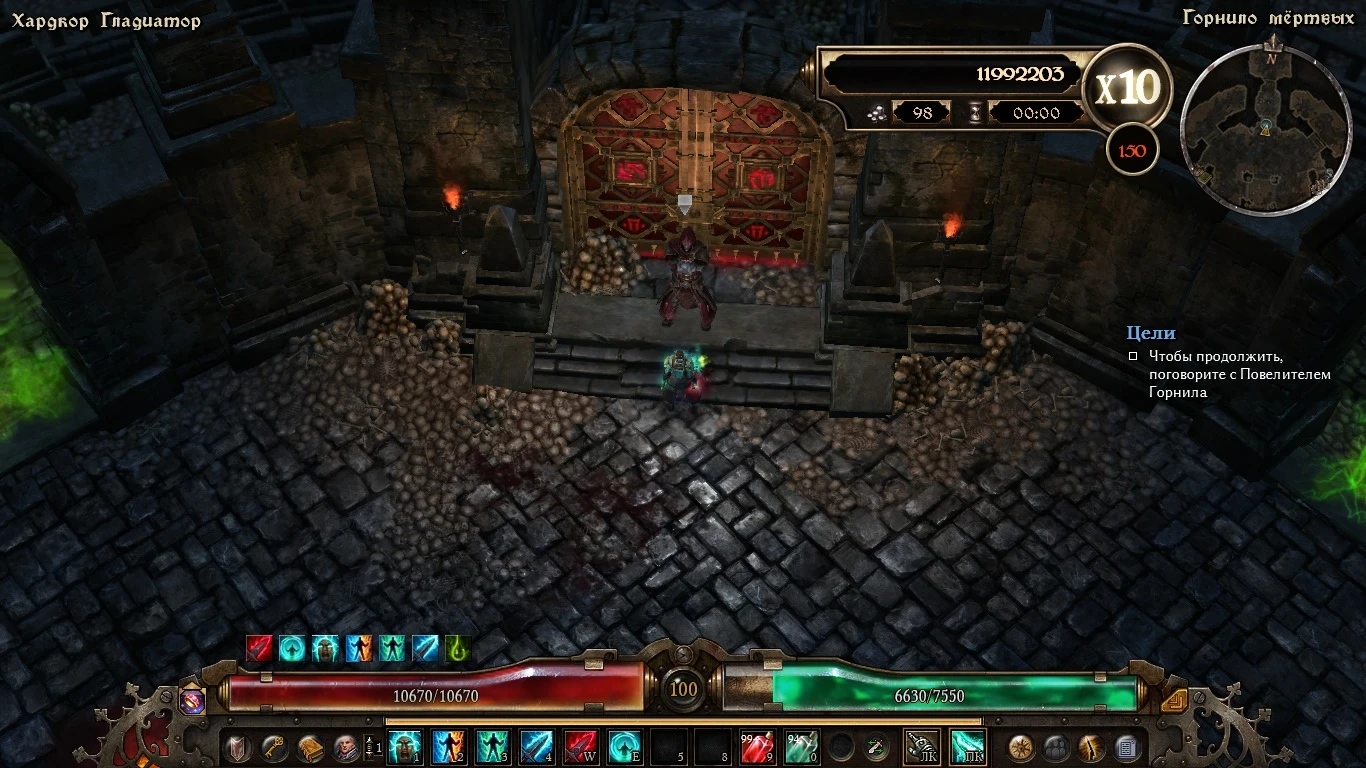Open the quest journal book icon
1366x768 pixels.
coord(311,746)
